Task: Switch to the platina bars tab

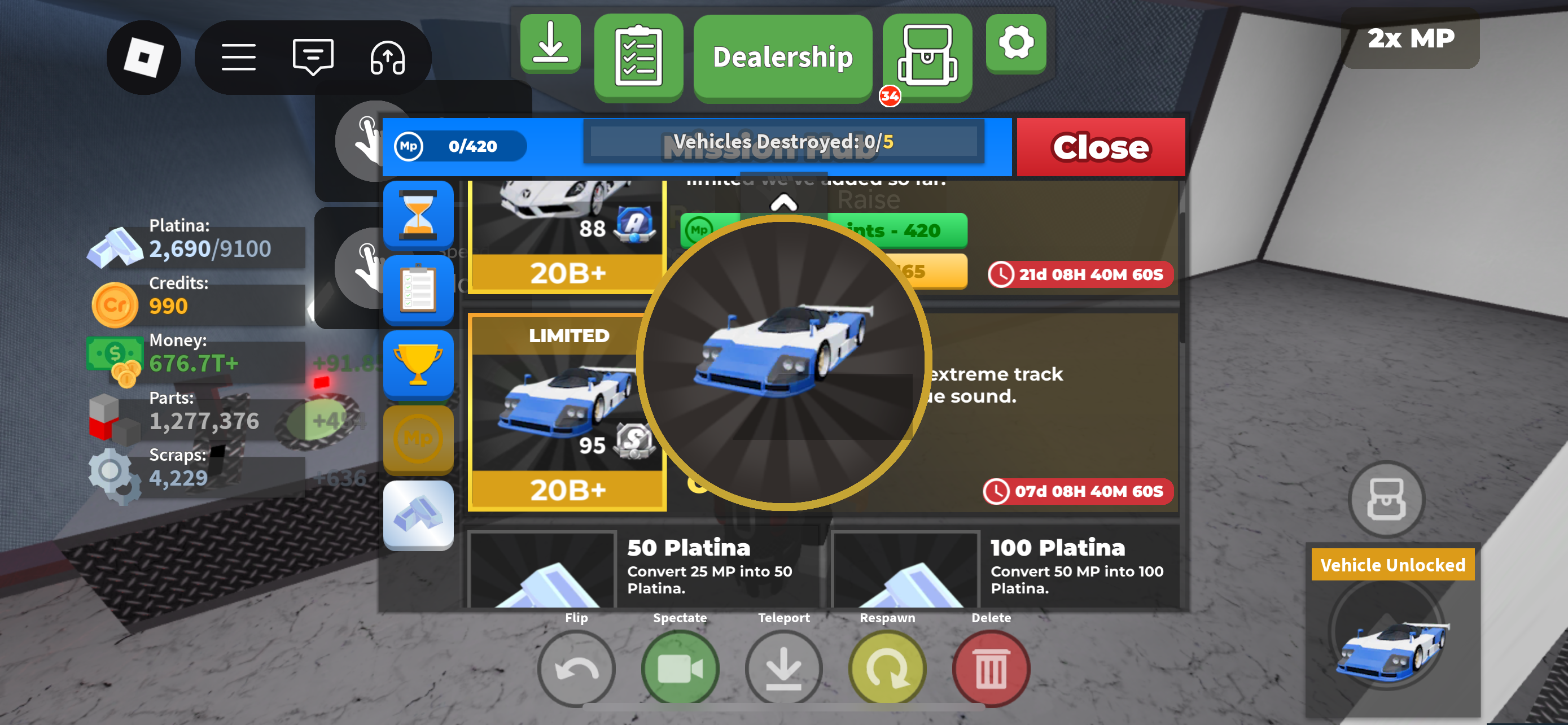Action: point(418,514)
